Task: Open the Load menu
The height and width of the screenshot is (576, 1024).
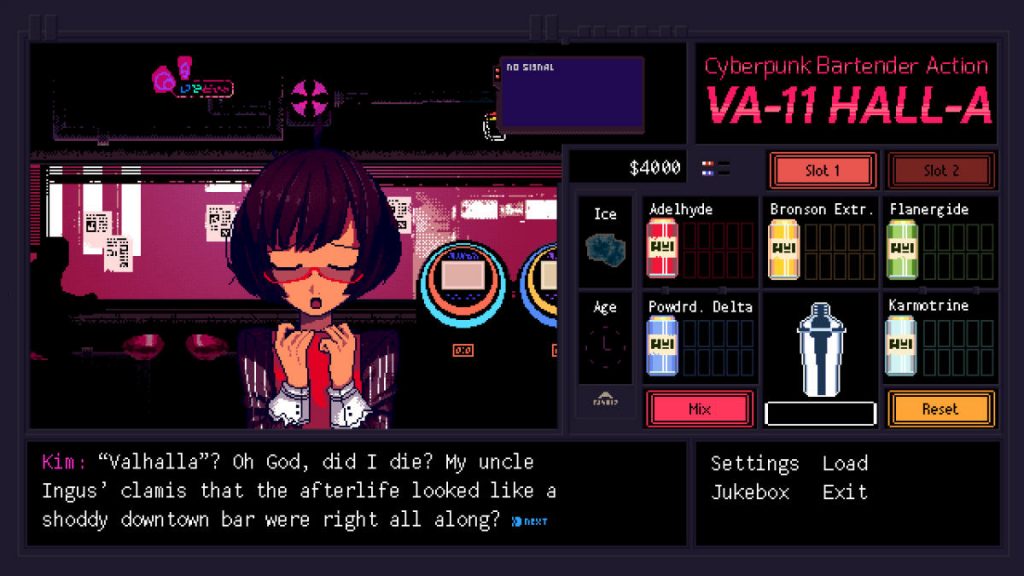Action: tap(845, 463)
